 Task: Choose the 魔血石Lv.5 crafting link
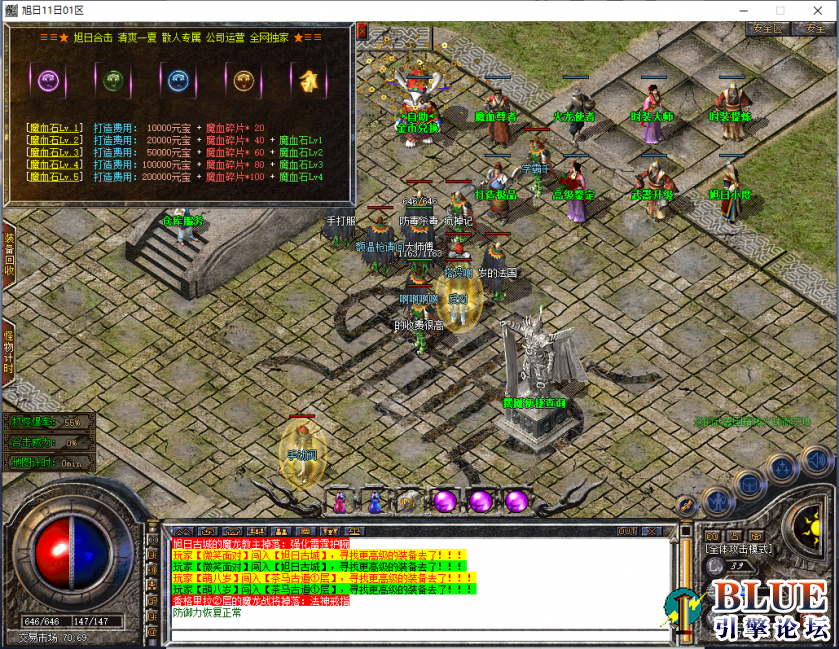[x=54, y=176]
